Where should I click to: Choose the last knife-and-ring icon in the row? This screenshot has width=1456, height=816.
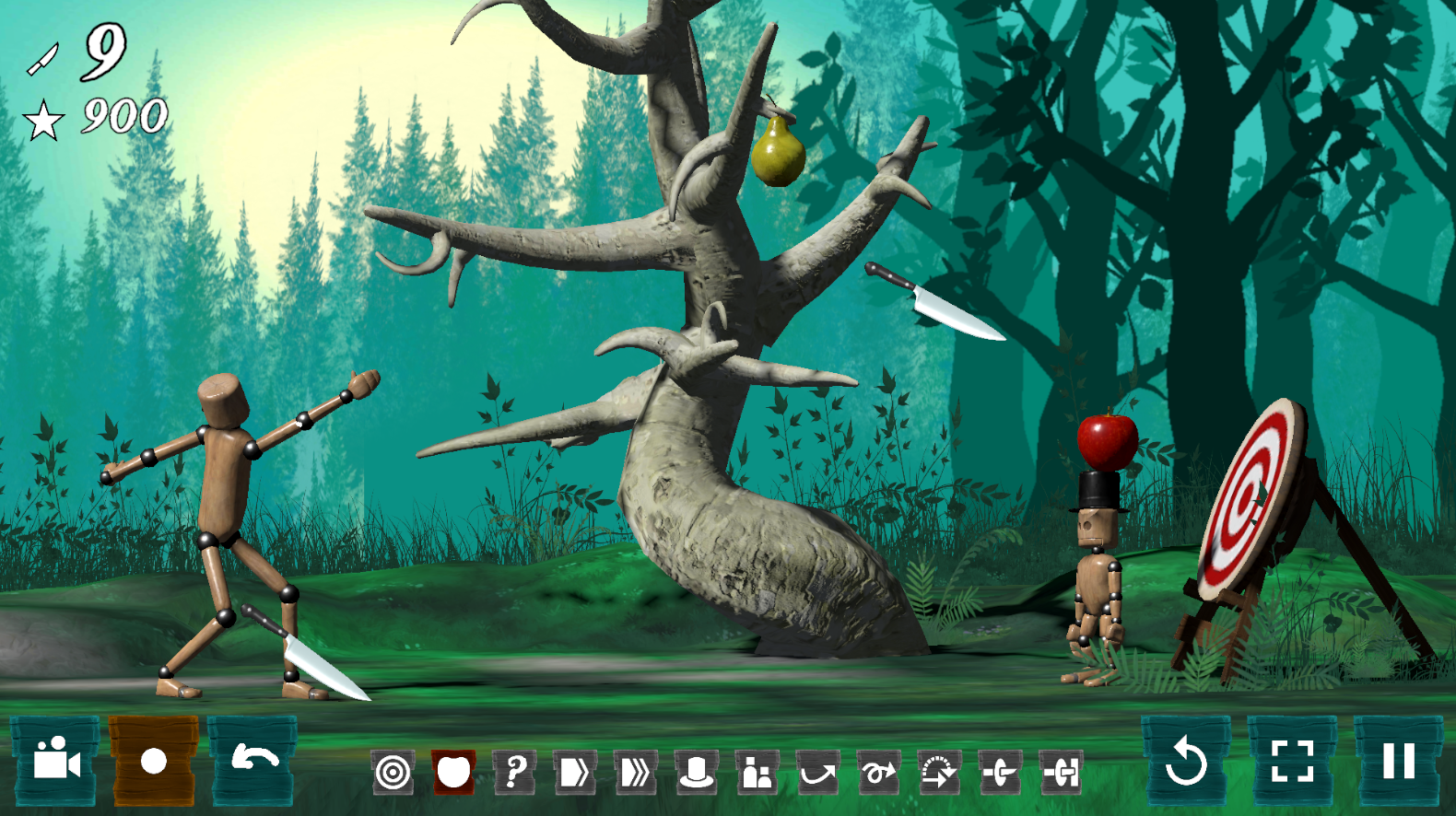(1061, 772)
